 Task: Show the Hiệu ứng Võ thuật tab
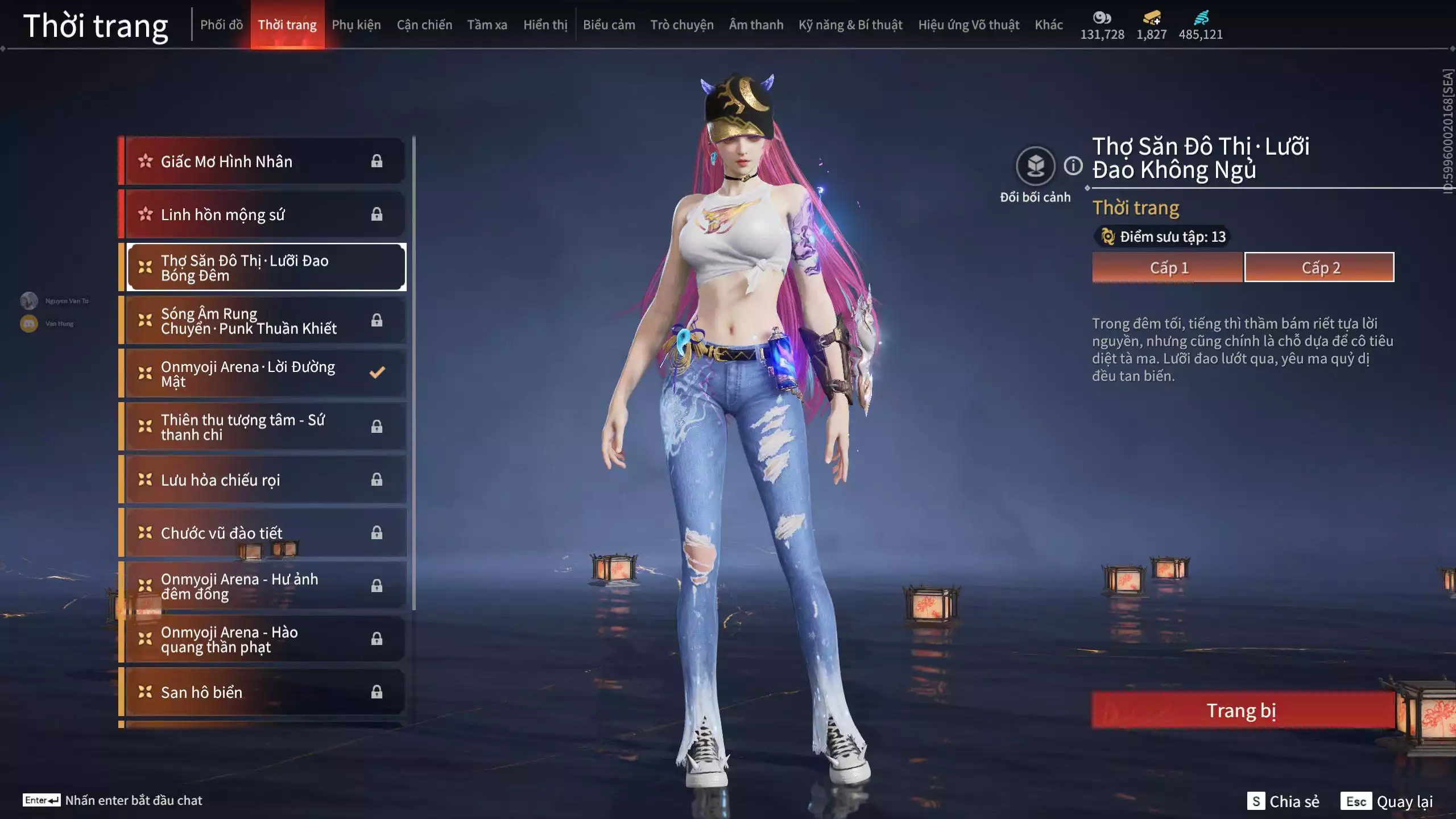tap(969, 25)
